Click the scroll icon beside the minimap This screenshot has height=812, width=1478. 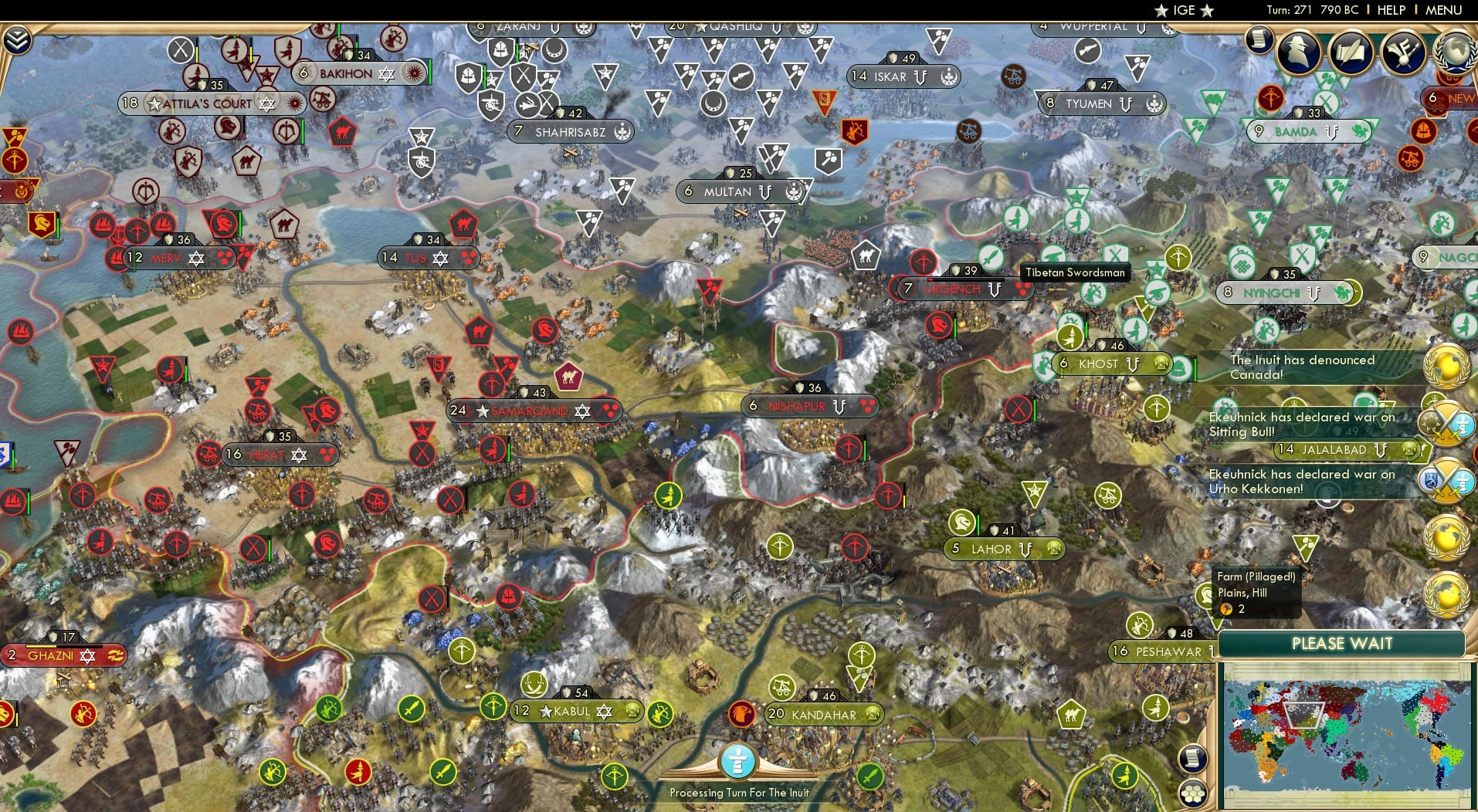(1193, 759)
